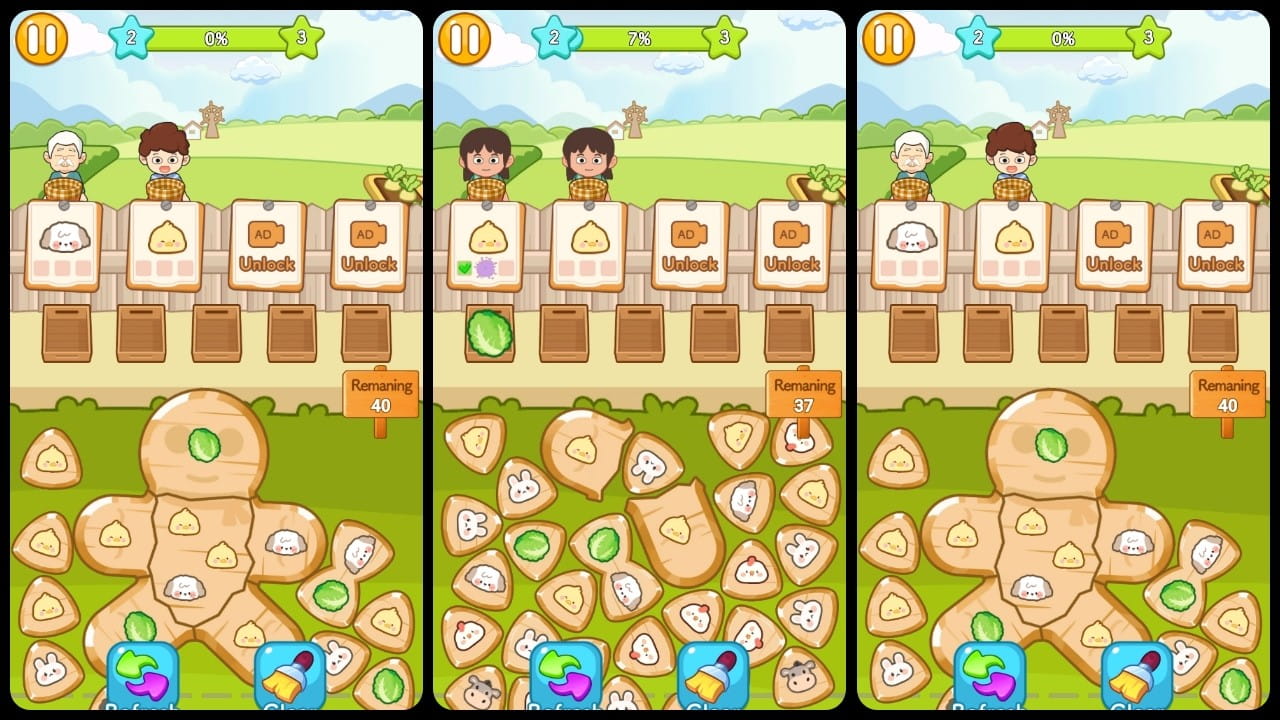Tap the pause button in the top-left corner
The height and width of the screenshot is (720, 1280).
point(42,39)
